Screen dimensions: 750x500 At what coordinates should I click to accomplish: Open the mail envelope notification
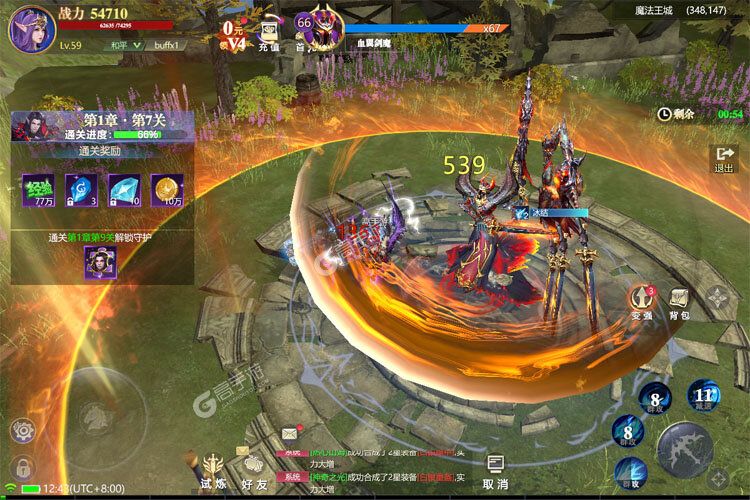290,433
